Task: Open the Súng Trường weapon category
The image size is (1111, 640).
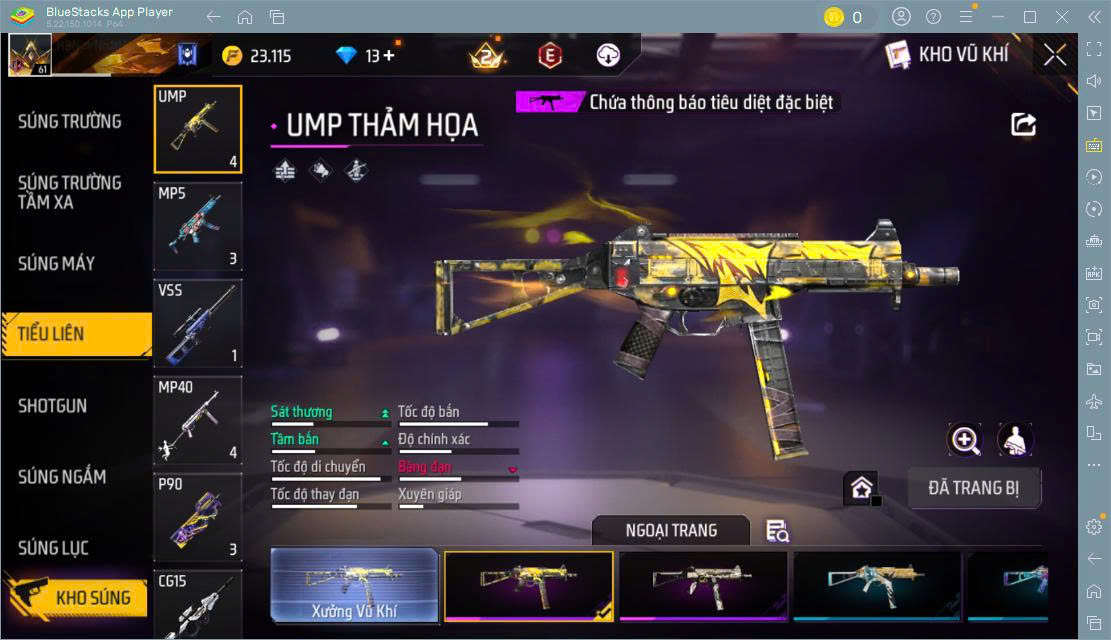Action: tap(70, 121)
